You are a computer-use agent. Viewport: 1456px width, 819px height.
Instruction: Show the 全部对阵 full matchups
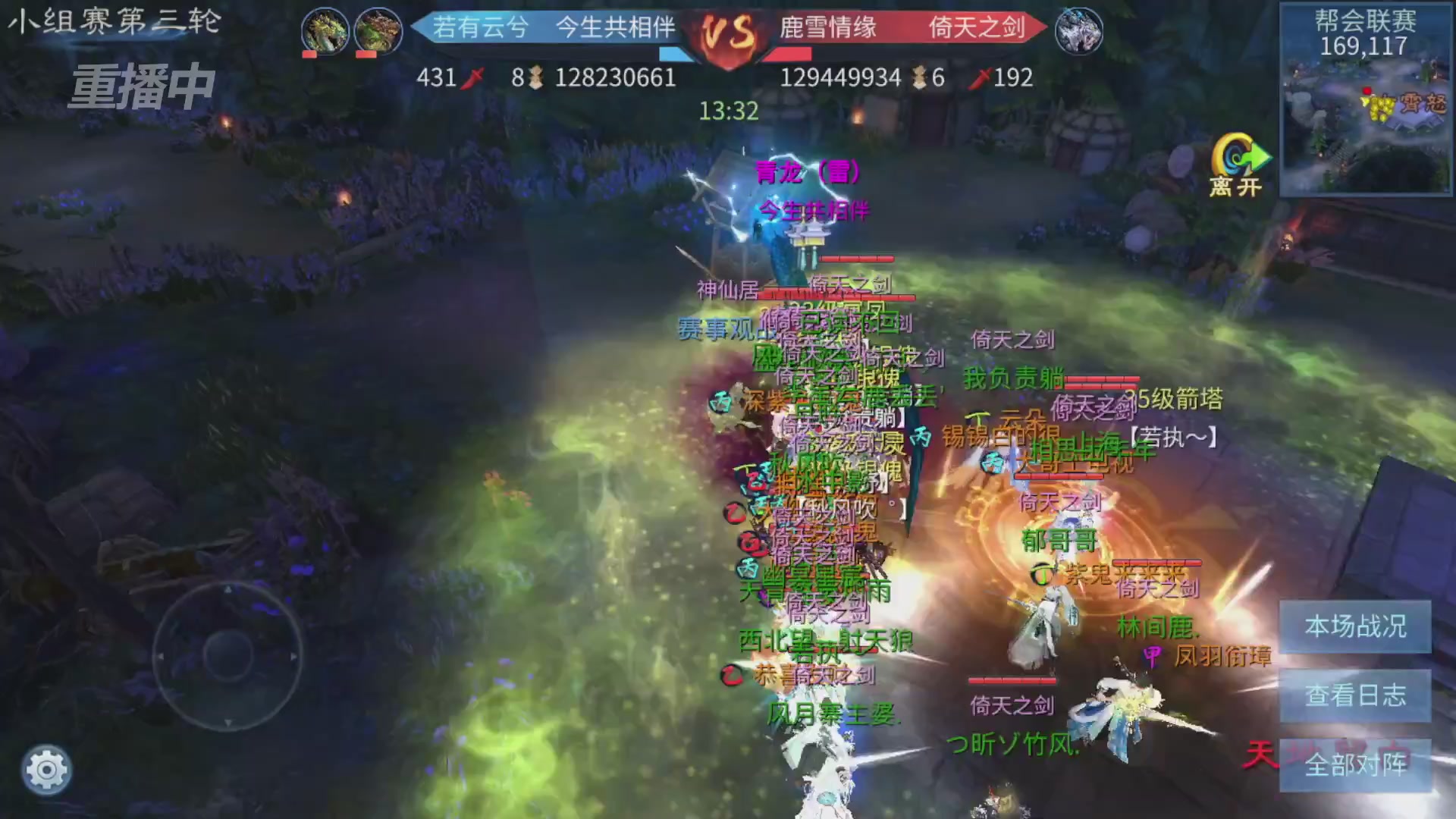pos(1354,764)
